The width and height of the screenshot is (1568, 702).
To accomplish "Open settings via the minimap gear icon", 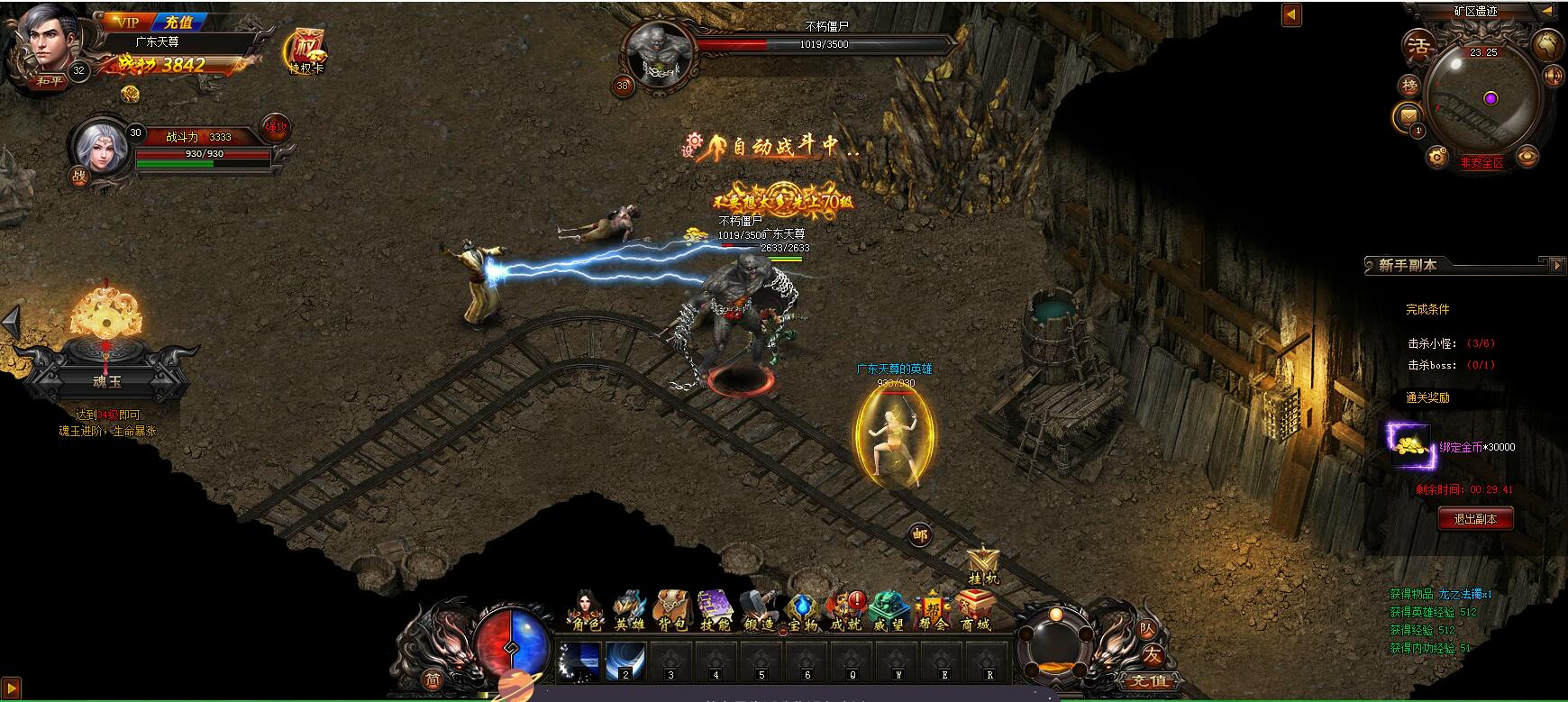I will pyautogui.click(x=1437, y=159).
